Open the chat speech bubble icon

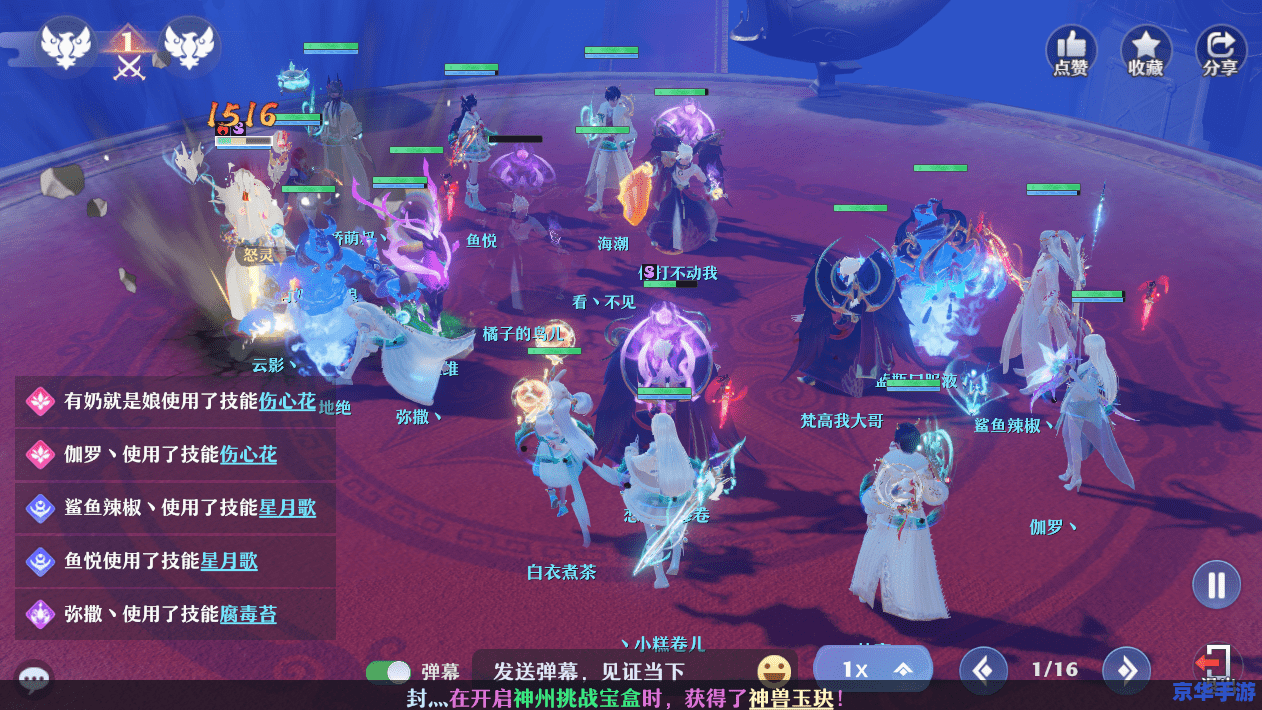point(34,680)
